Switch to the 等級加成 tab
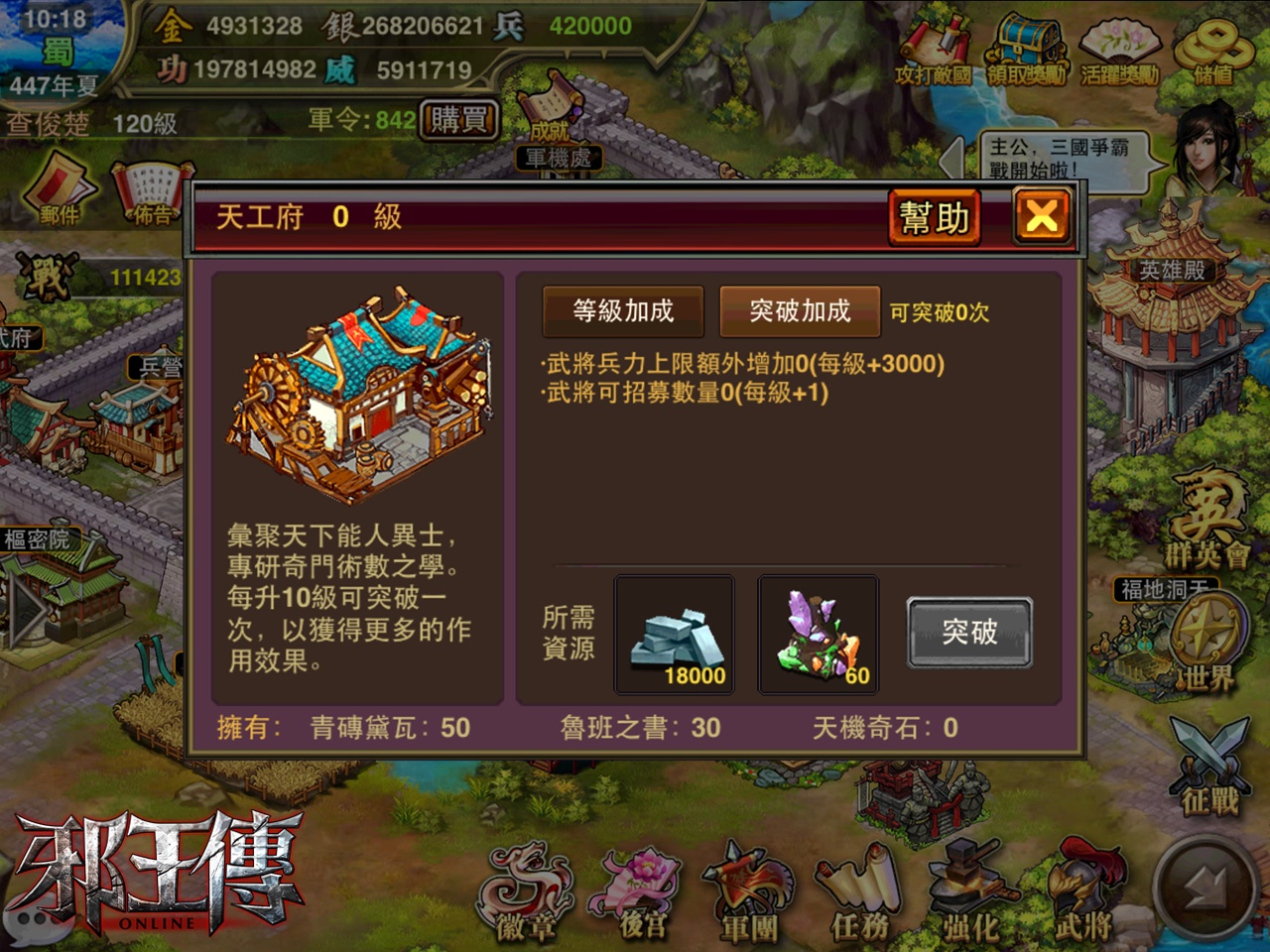Viewport: 1270px width, 952px height. tap(622, 310)
